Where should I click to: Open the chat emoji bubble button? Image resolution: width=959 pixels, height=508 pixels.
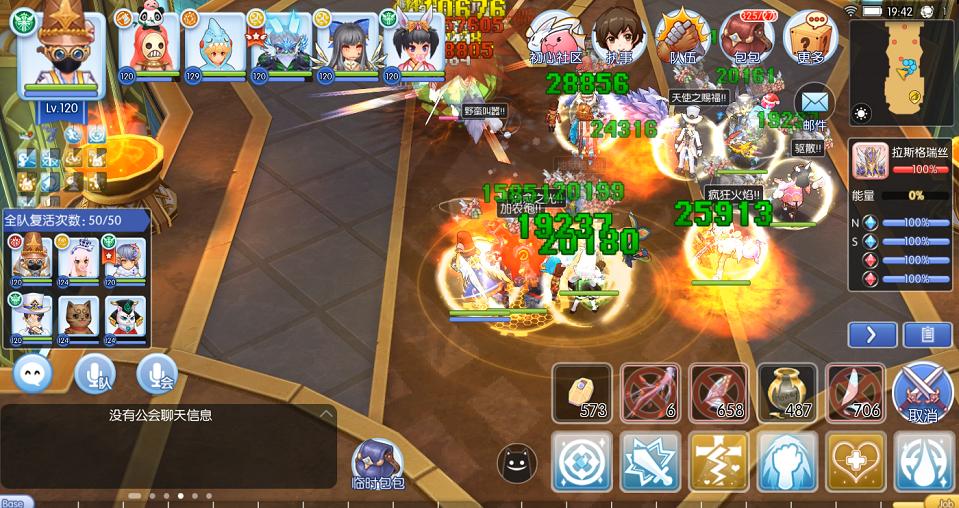point(32,374)
